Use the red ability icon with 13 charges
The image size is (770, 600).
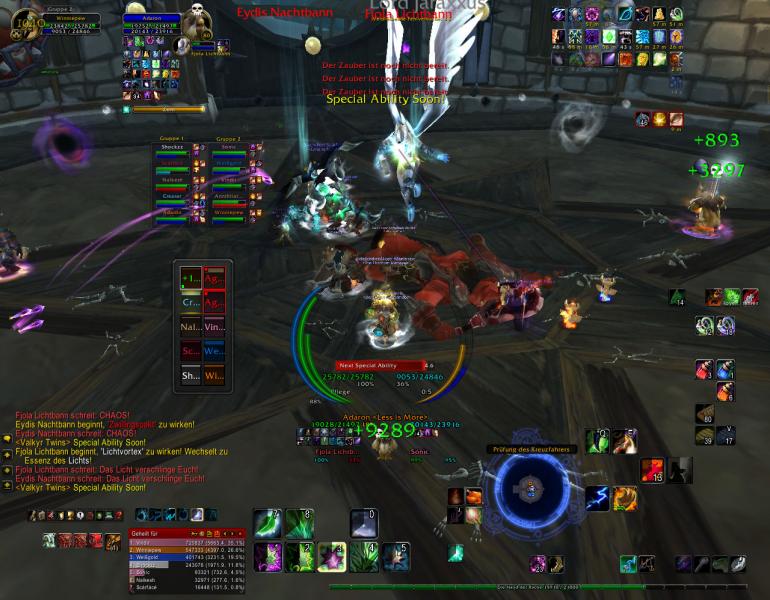click(x=653, y=471)
